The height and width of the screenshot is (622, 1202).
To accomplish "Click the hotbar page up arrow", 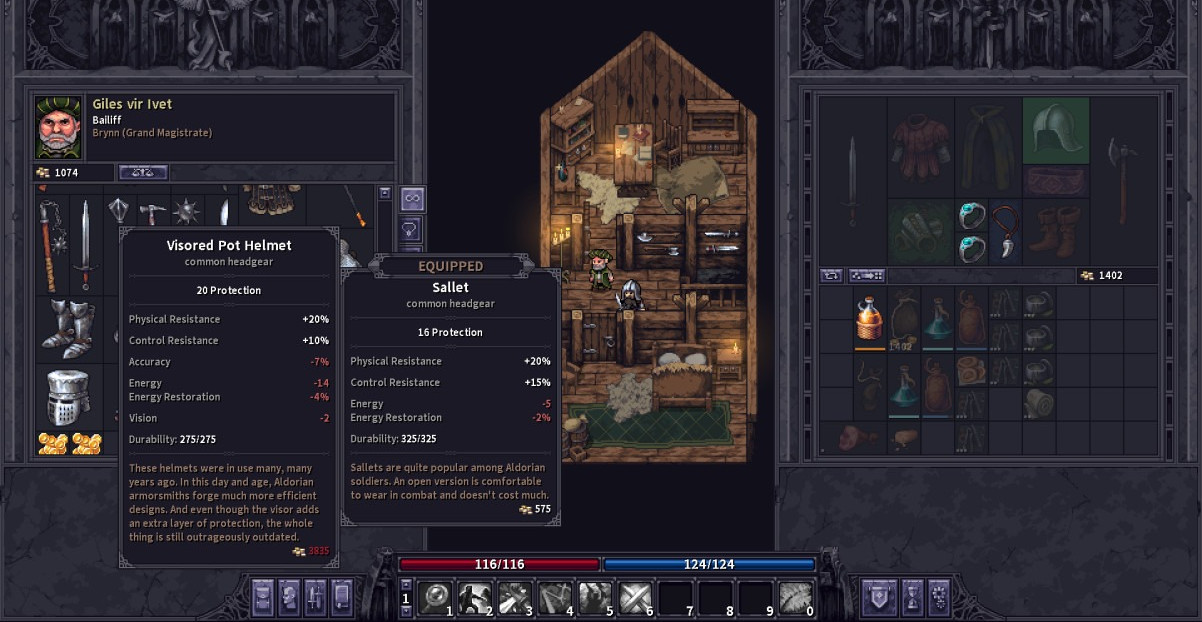I will (406, 585).
